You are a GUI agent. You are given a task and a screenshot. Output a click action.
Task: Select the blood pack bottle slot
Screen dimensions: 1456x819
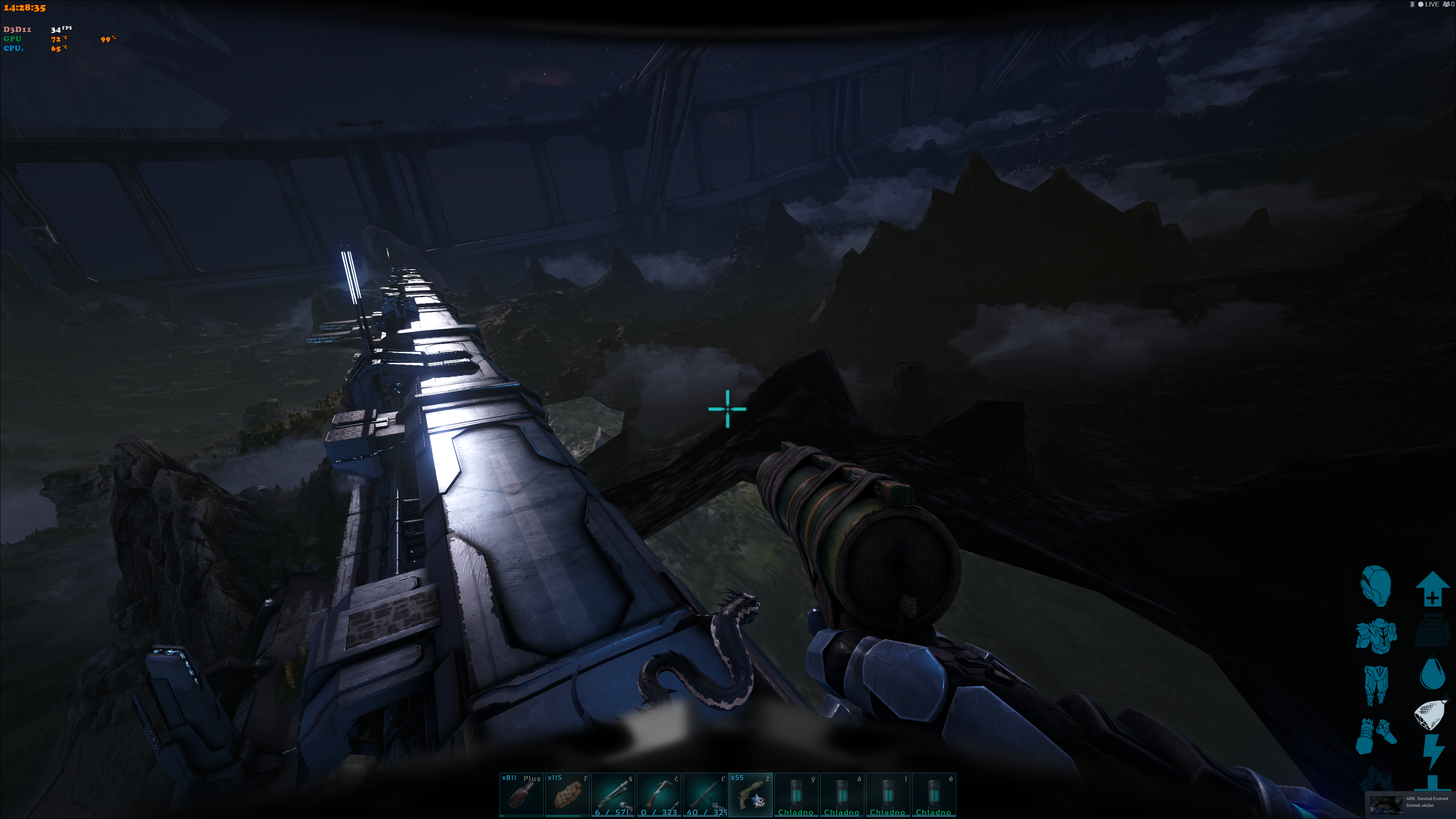coord(521,795)
